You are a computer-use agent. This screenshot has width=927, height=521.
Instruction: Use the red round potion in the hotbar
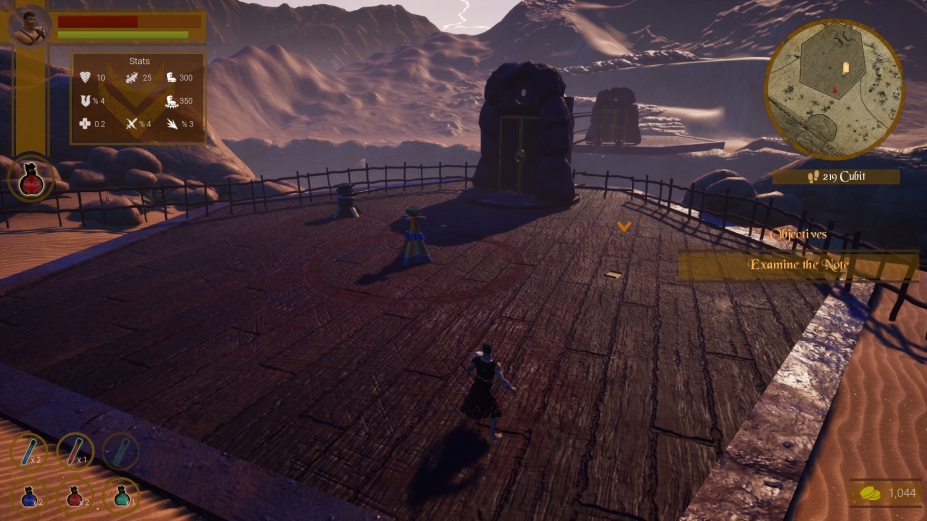(x=75, y=494)
